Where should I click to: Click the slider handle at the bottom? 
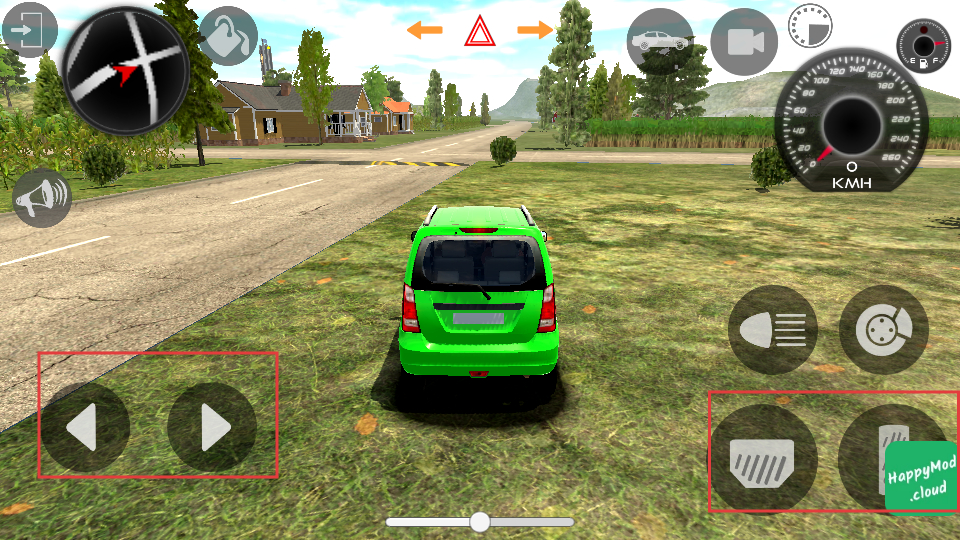point(480,521)
